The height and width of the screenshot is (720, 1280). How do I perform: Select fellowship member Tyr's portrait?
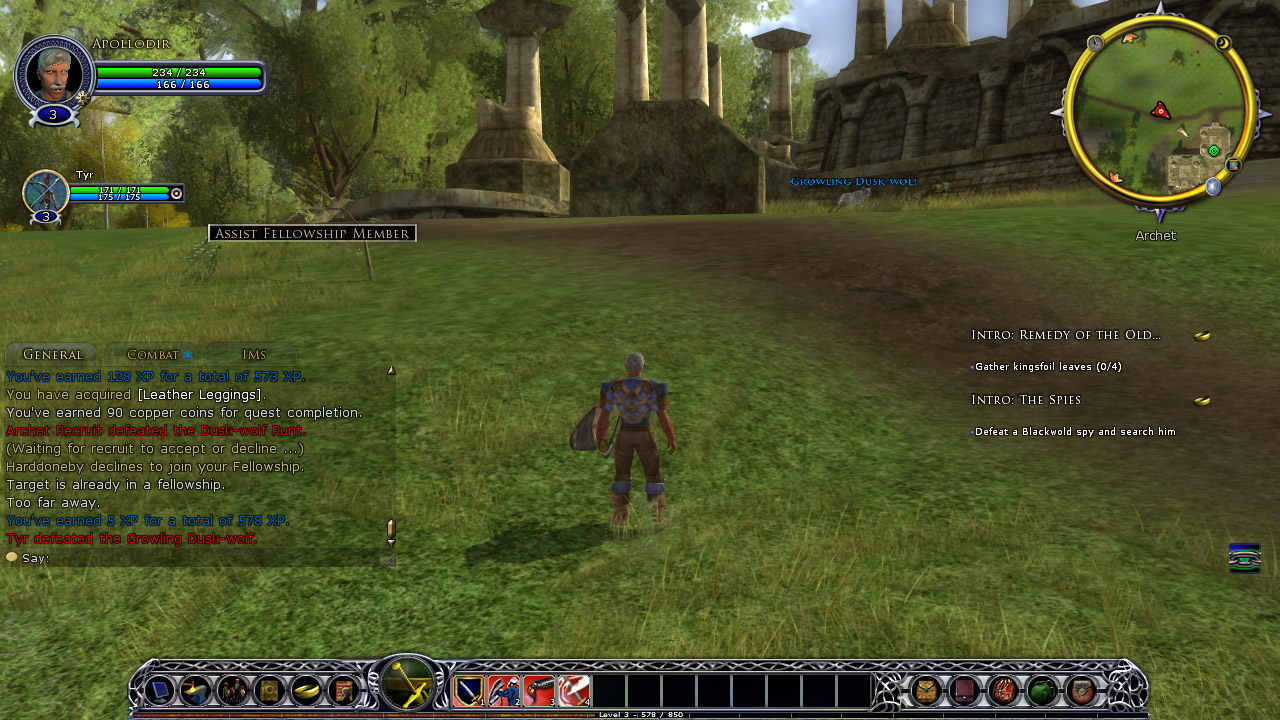45,192
